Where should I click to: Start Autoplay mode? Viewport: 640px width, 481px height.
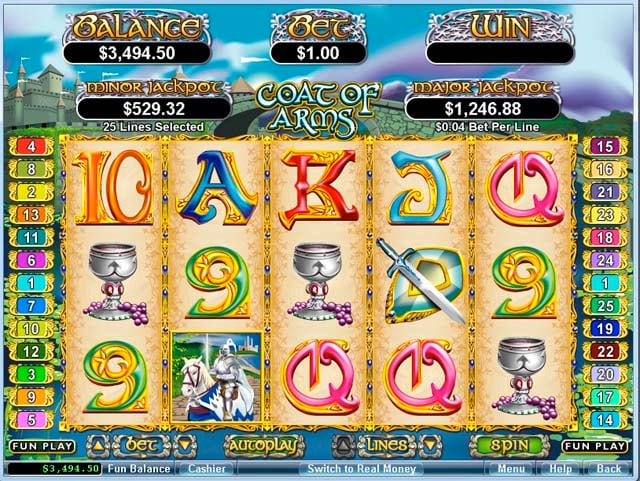pos(263,445)
